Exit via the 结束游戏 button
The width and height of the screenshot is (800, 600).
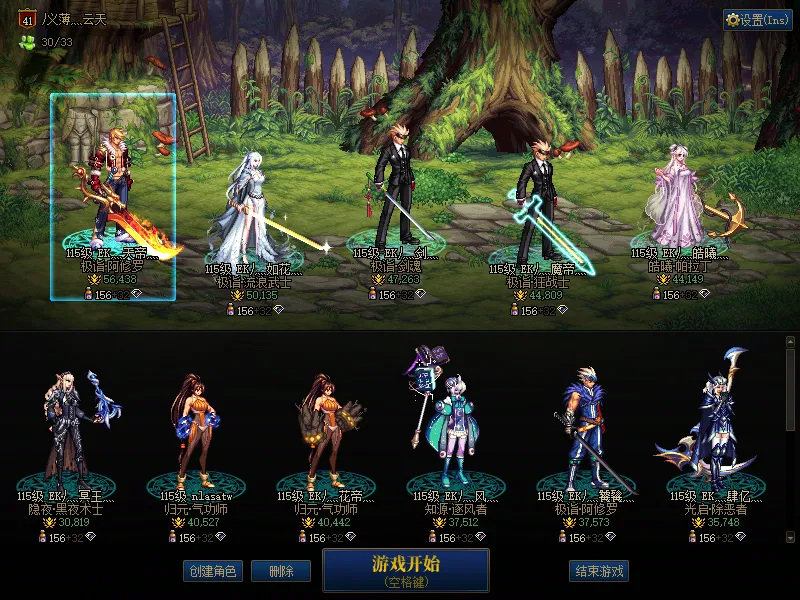click(x=599, y=571)
